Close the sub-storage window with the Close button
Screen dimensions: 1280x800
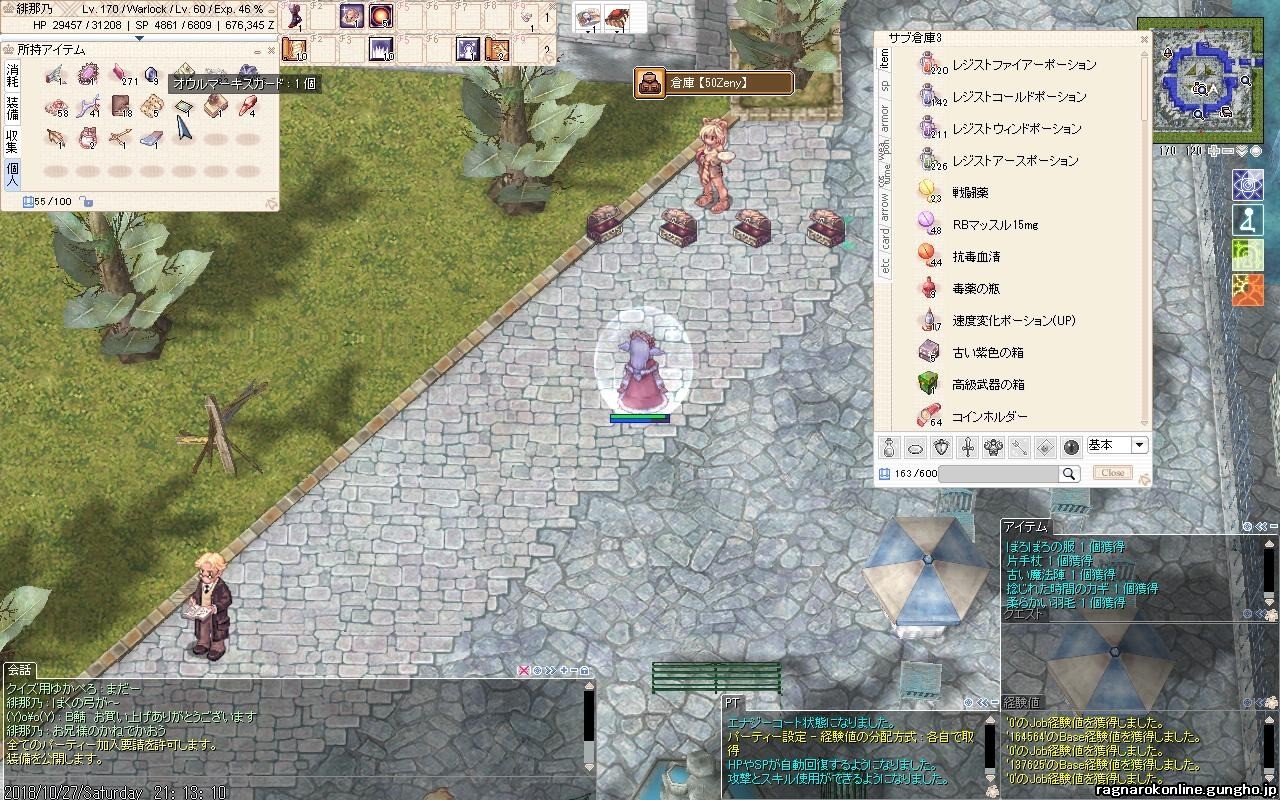click(x=1113, y=473)
